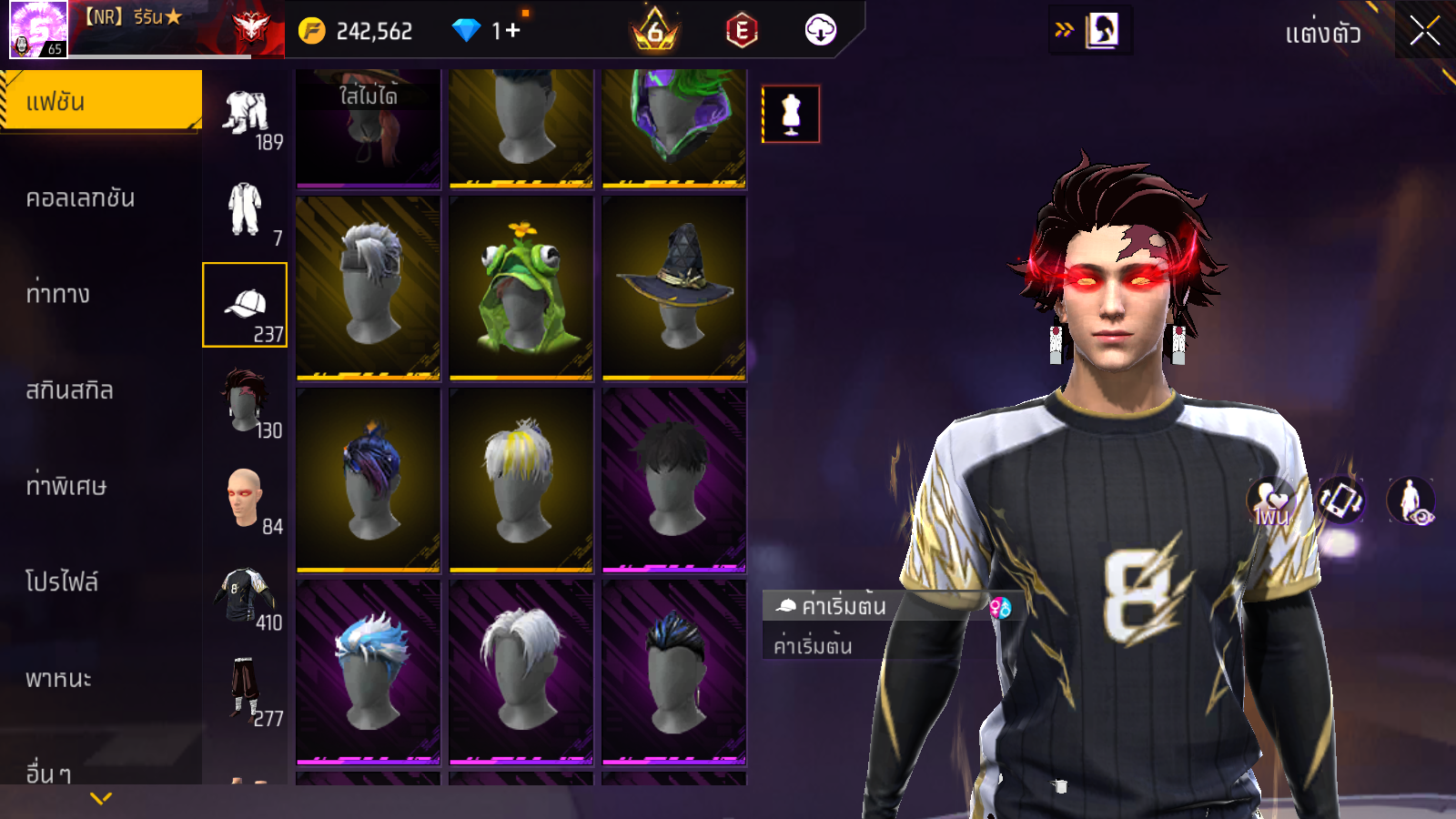The image size is (1456, 819).
Task: Select the shirt tops subcategory
Action: (245, 593)
